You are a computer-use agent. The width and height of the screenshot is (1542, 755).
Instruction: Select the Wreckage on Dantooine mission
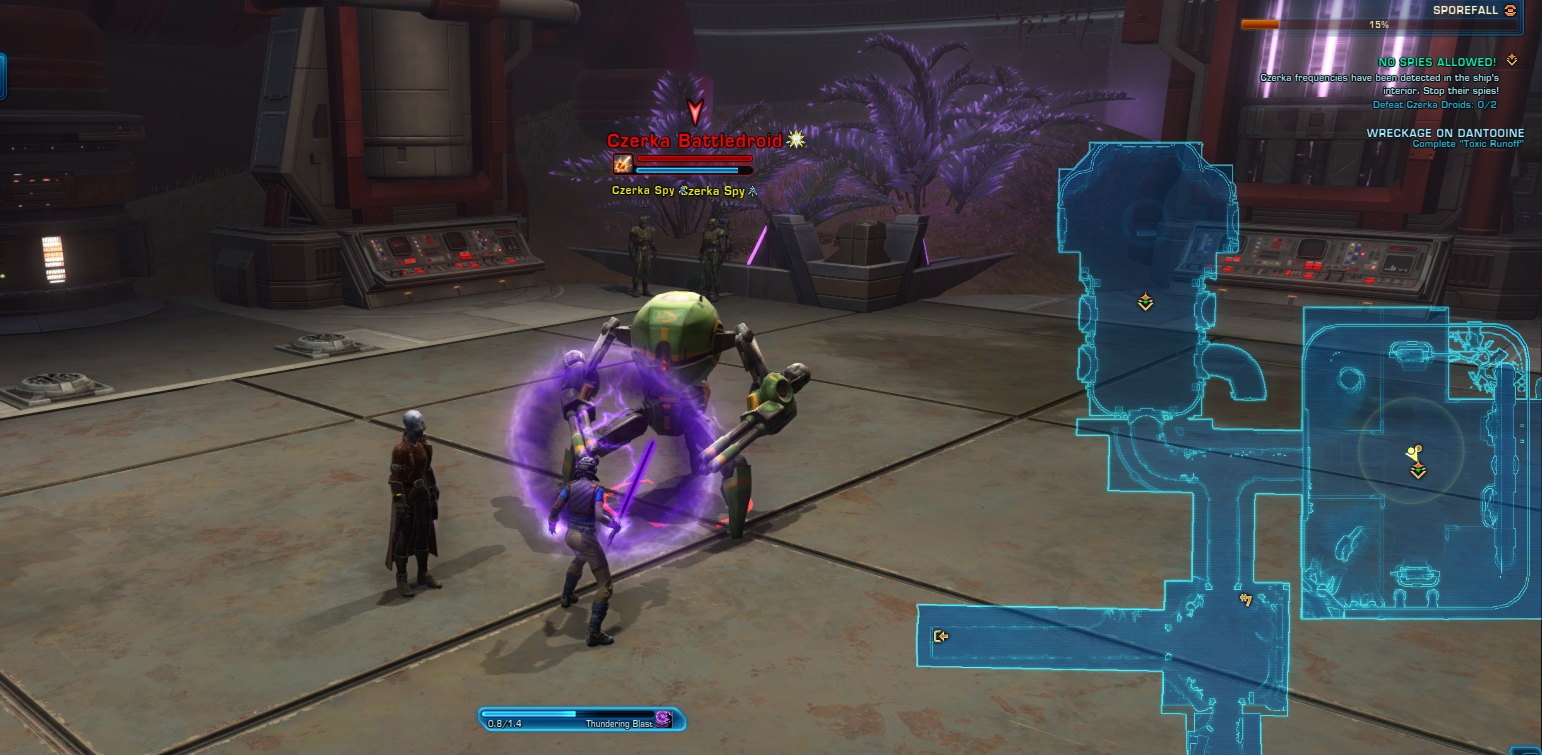click(x=1448, y=133)
